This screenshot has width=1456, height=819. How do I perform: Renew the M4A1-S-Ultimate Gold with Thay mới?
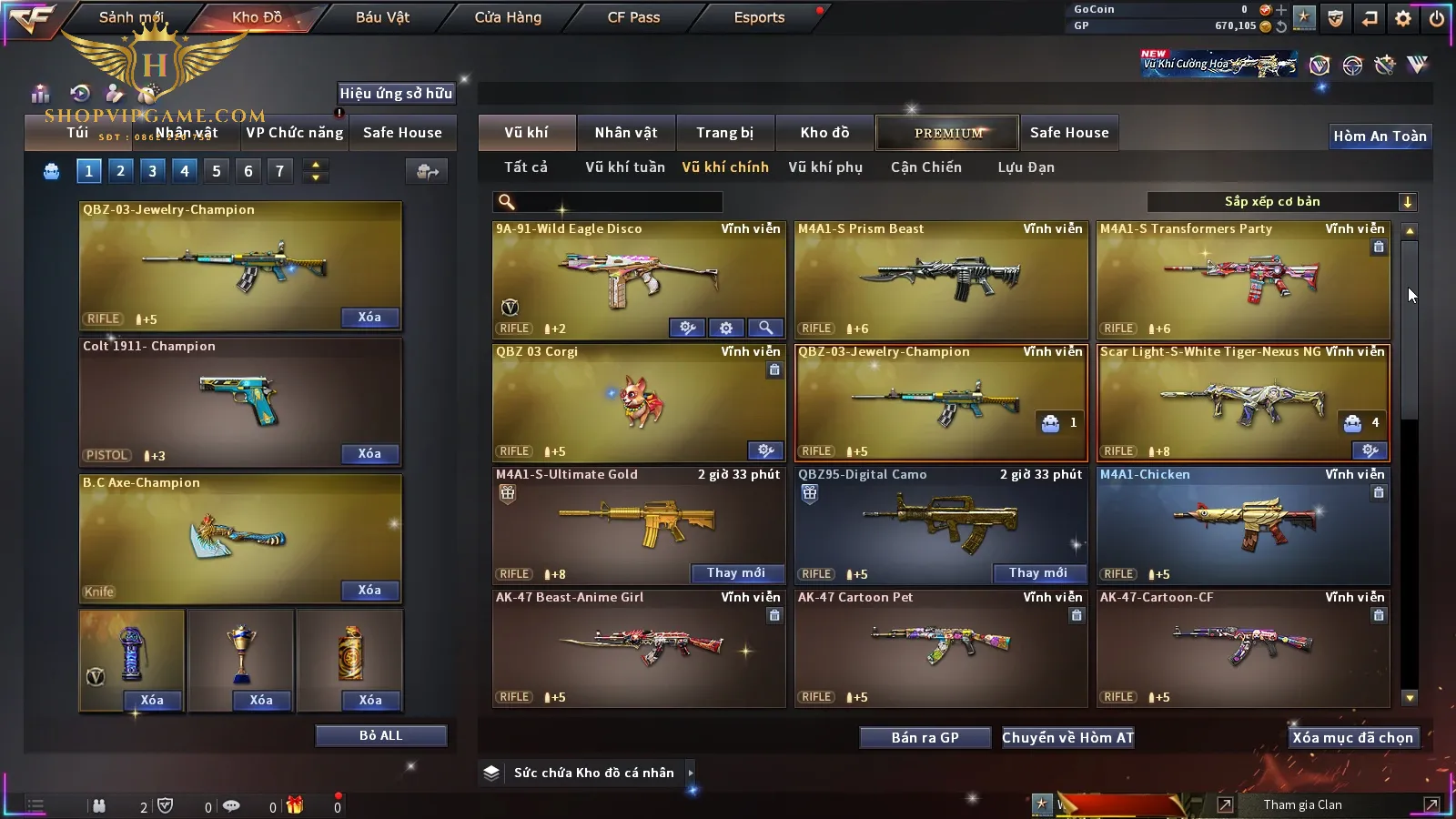(735, 573)
